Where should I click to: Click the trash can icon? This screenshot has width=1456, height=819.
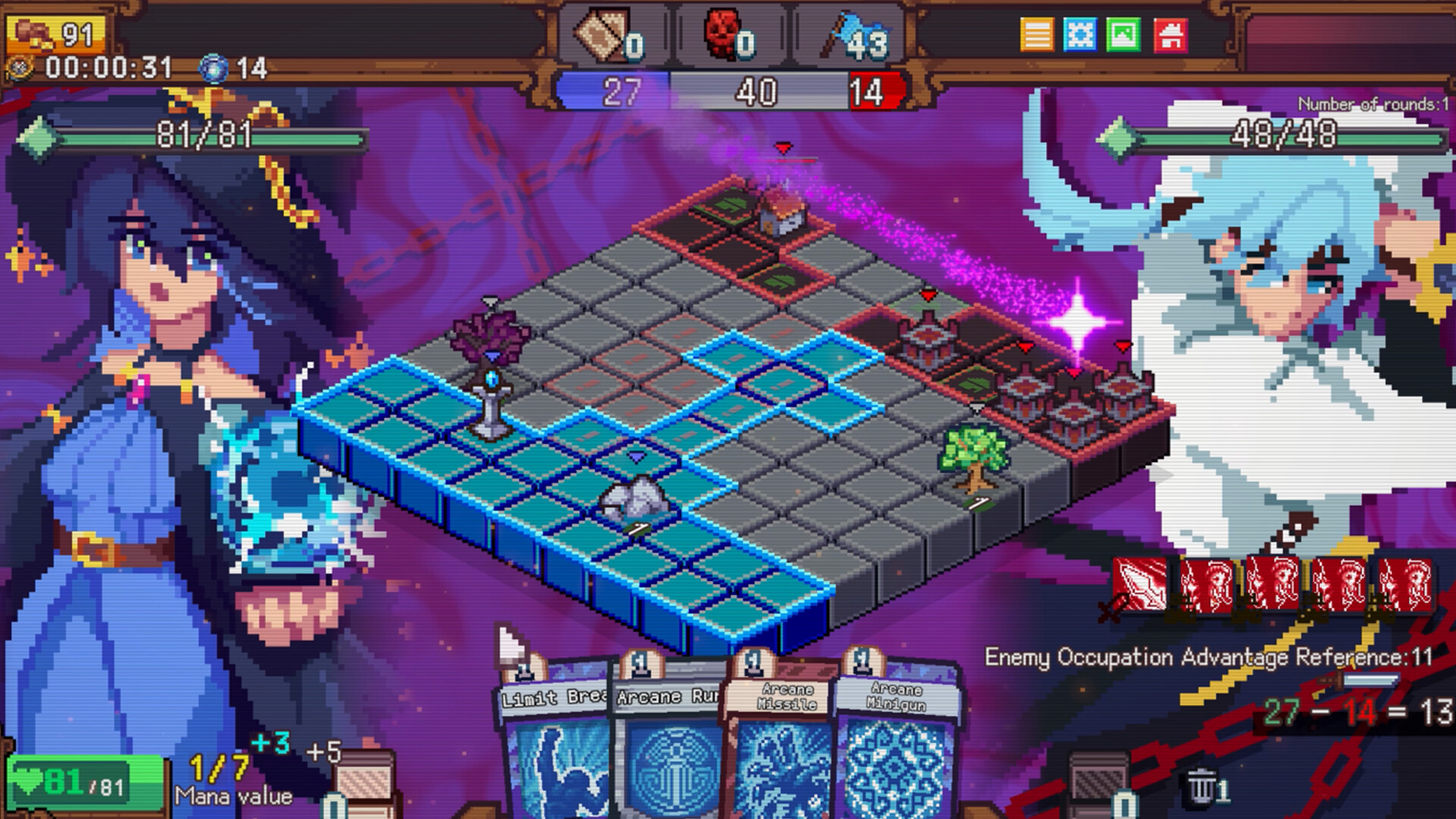[1201, 789]
